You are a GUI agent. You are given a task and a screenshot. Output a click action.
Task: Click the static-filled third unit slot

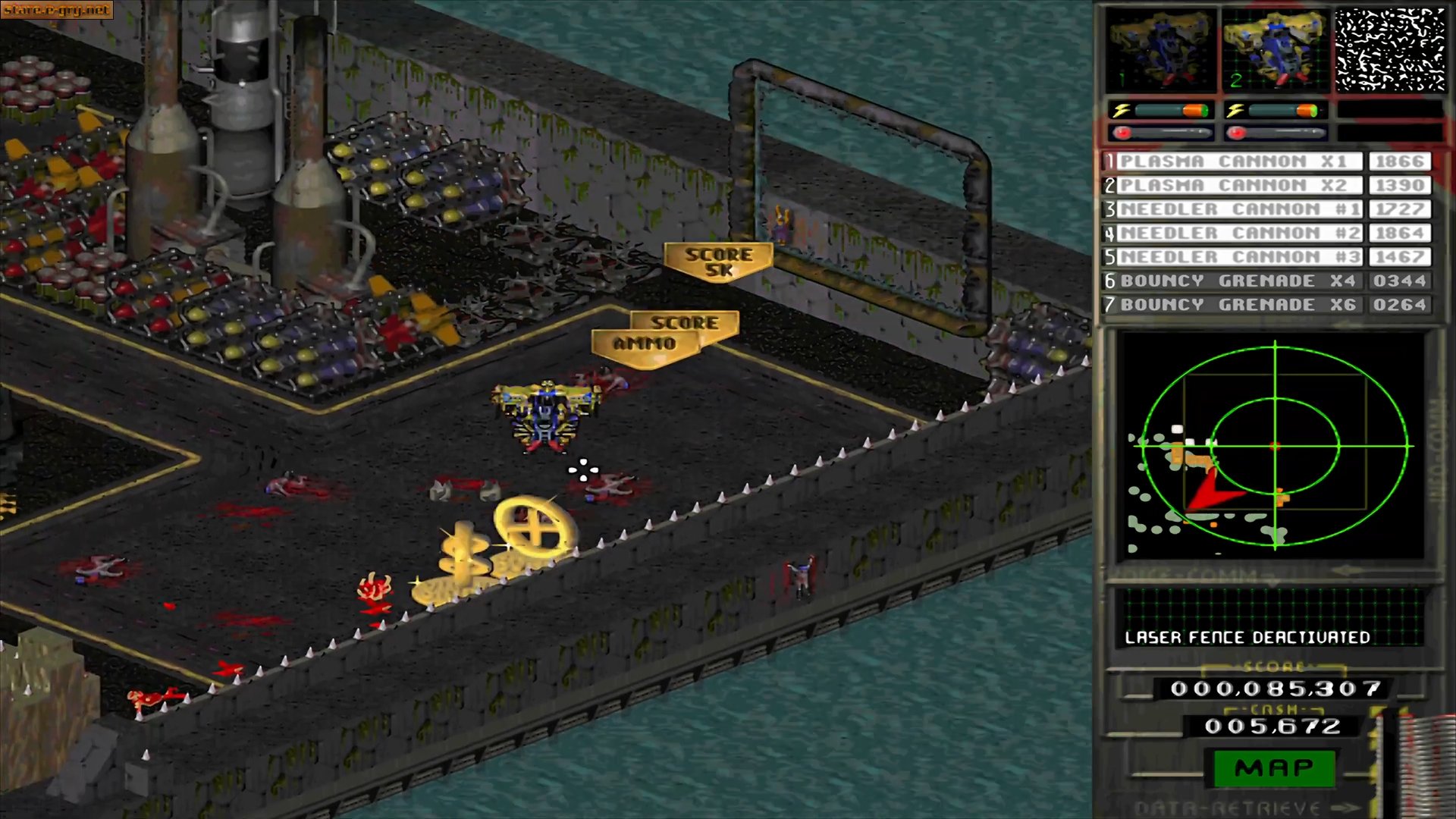(1390, 50)
